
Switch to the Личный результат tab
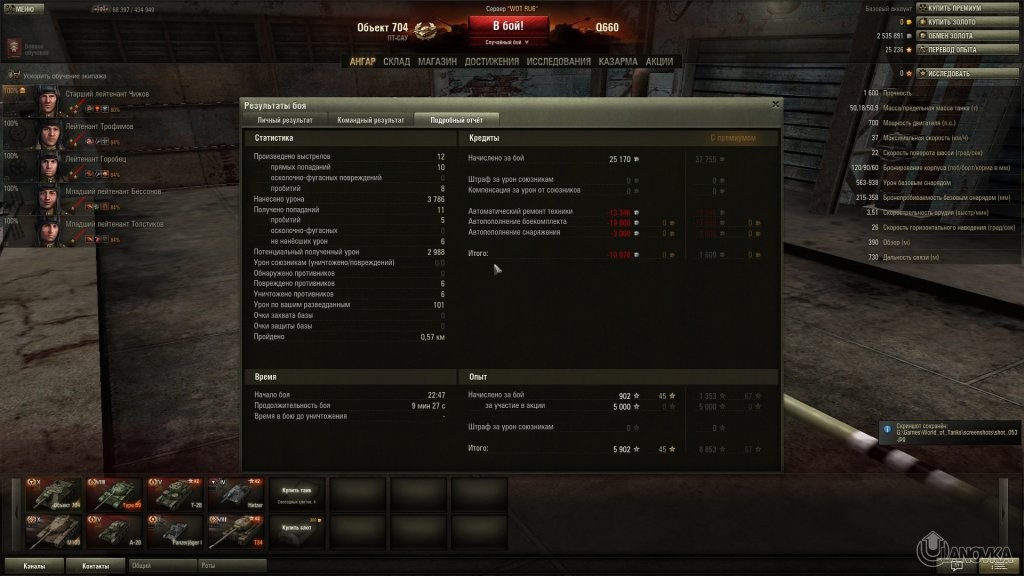click(285, 120)
